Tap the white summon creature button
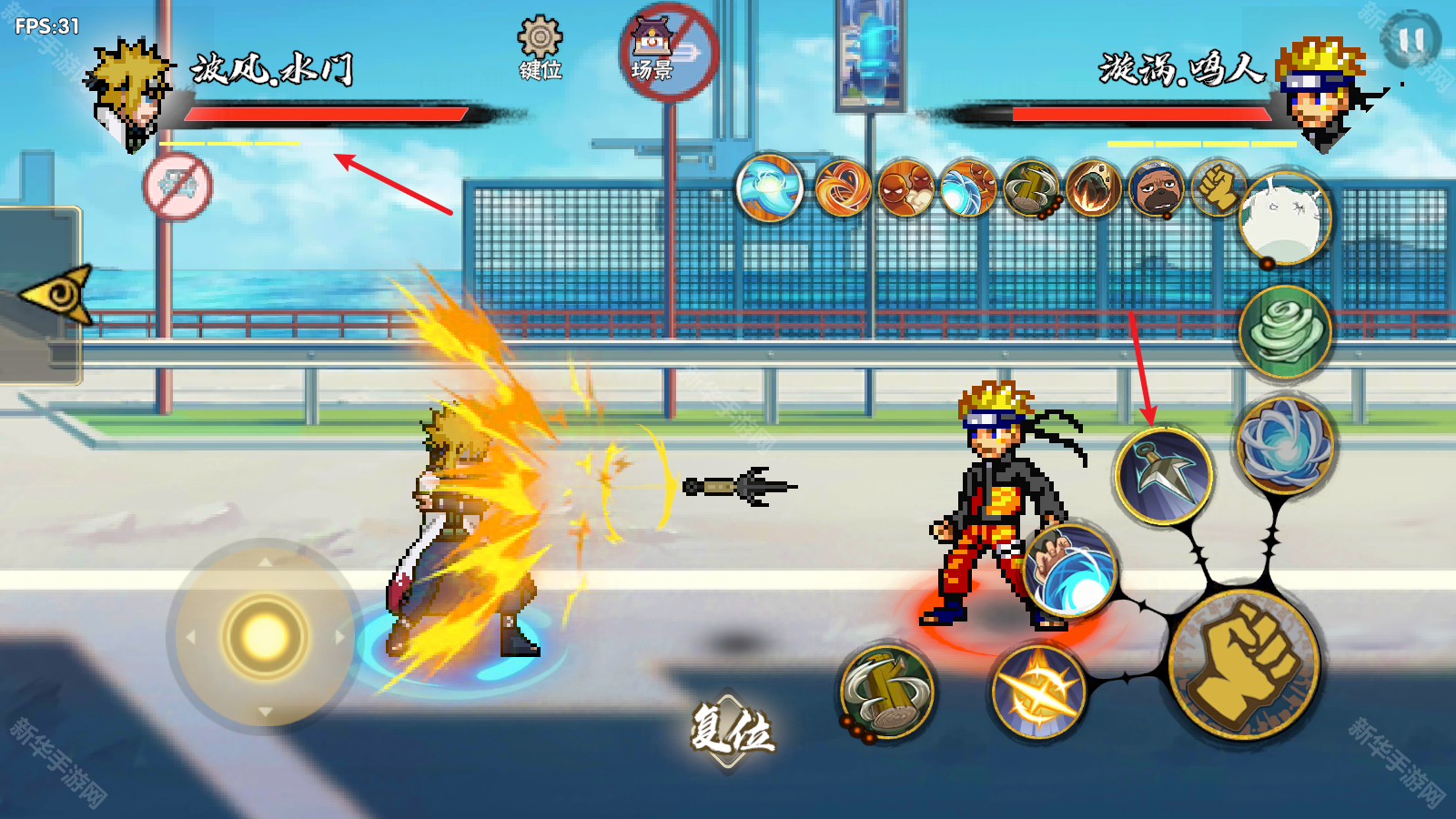This screenshot has height=819, width=1456. 1285,218
